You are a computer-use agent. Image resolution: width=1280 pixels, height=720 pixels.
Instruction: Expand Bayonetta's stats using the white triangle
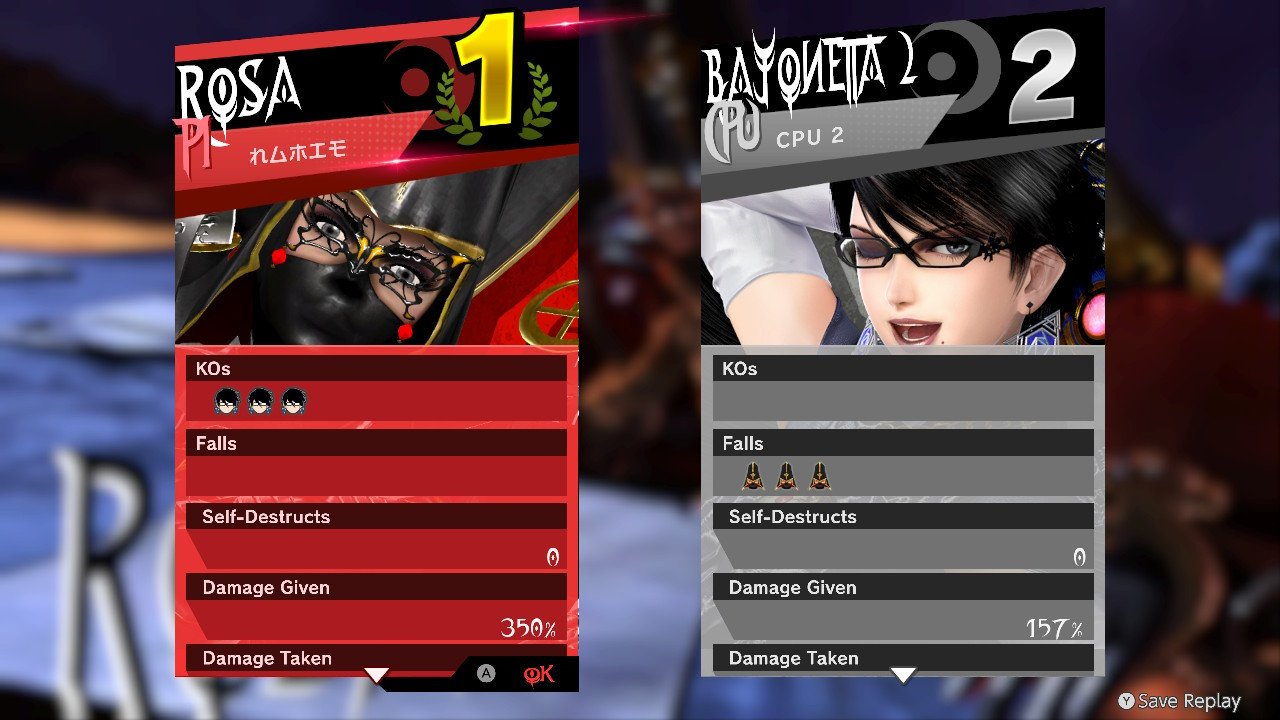pos(904,676)
